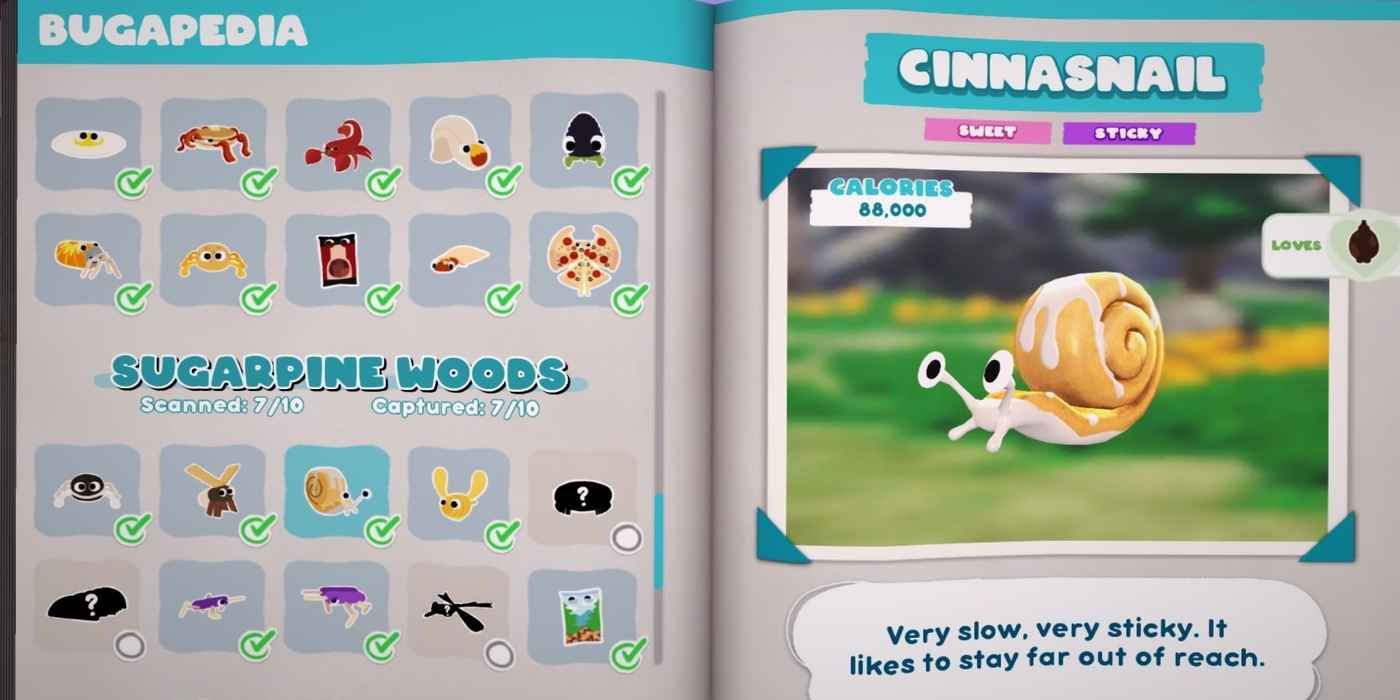Select the fried egg bug entry
Screen dimensions: 1400x700
(x=88, y=144)
